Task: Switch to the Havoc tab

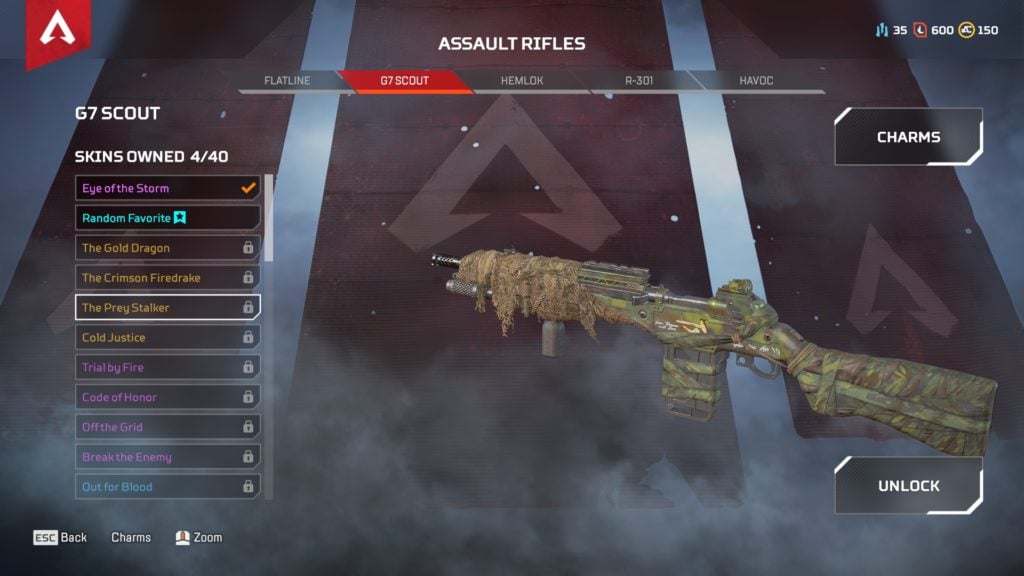Action: click(756, 80)
